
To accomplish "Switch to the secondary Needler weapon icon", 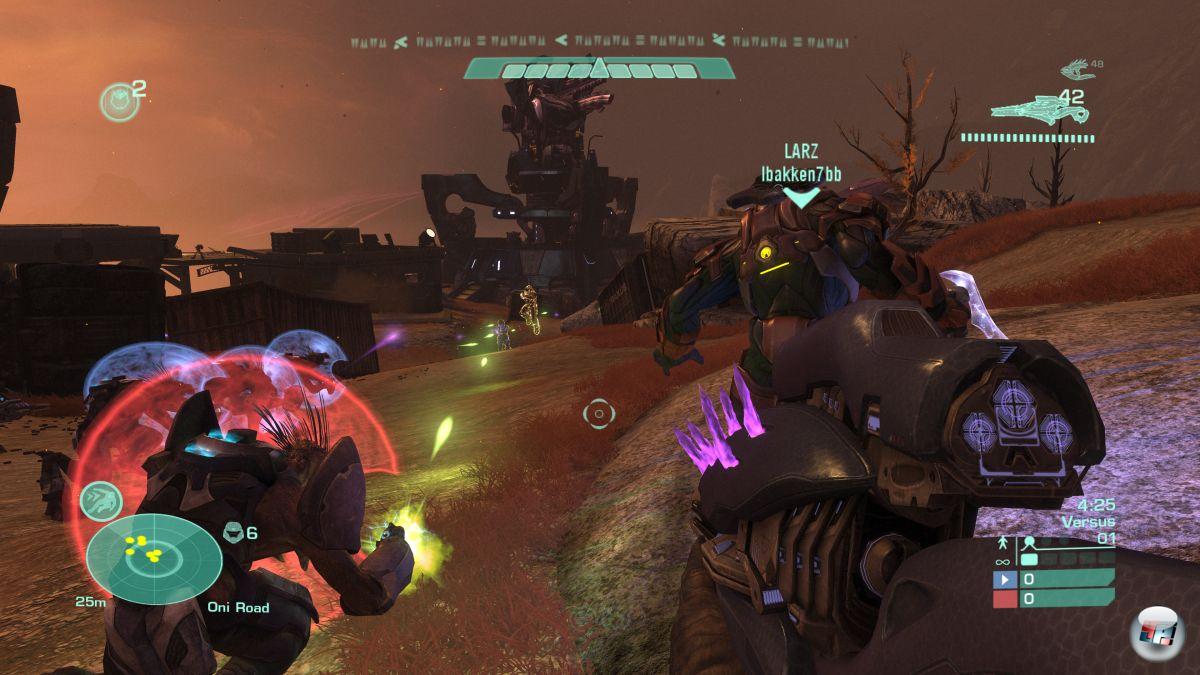I will [x=1076, y=70].
